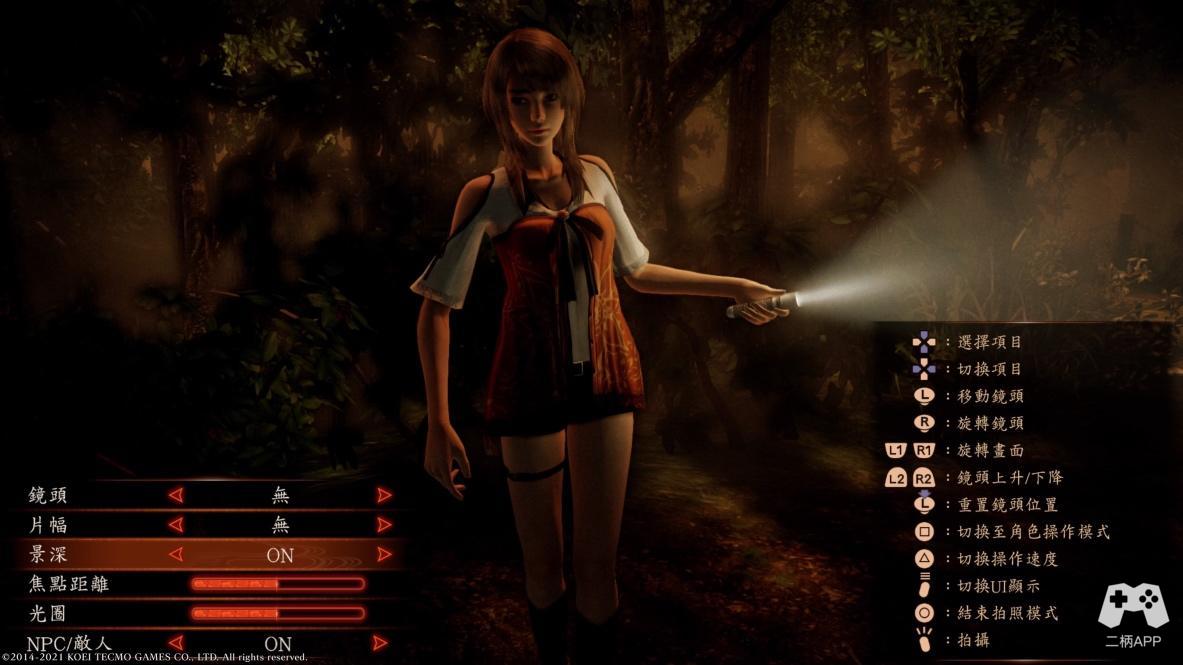The width and height of the screenshot is (1183, 665).
Task: Choose the NPC/敵人 option label
Action: (68, 643)
